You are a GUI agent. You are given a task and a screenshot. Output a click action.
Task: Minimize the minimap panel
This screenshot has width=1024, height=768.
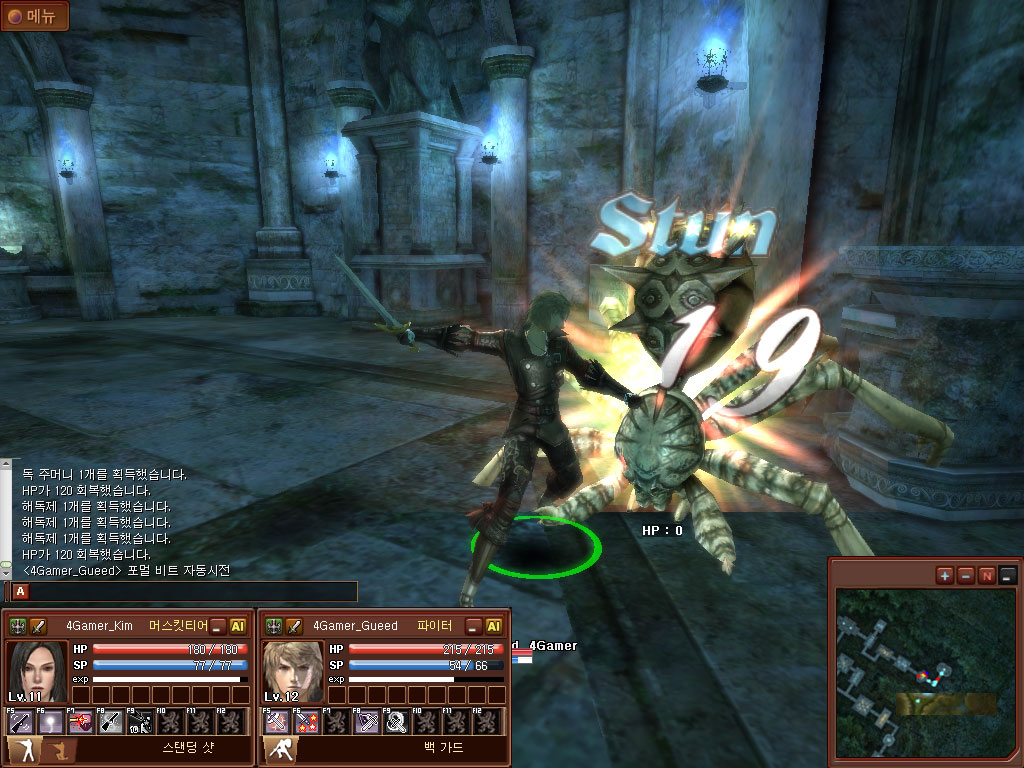(1007, 575)
